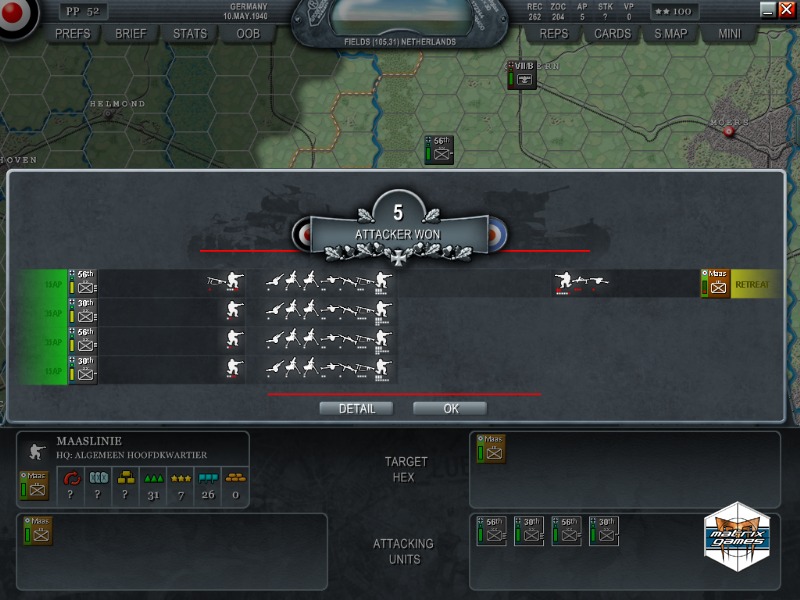Confirm the battle result with OK
The image size is (800, 600).
coord(450,408)
